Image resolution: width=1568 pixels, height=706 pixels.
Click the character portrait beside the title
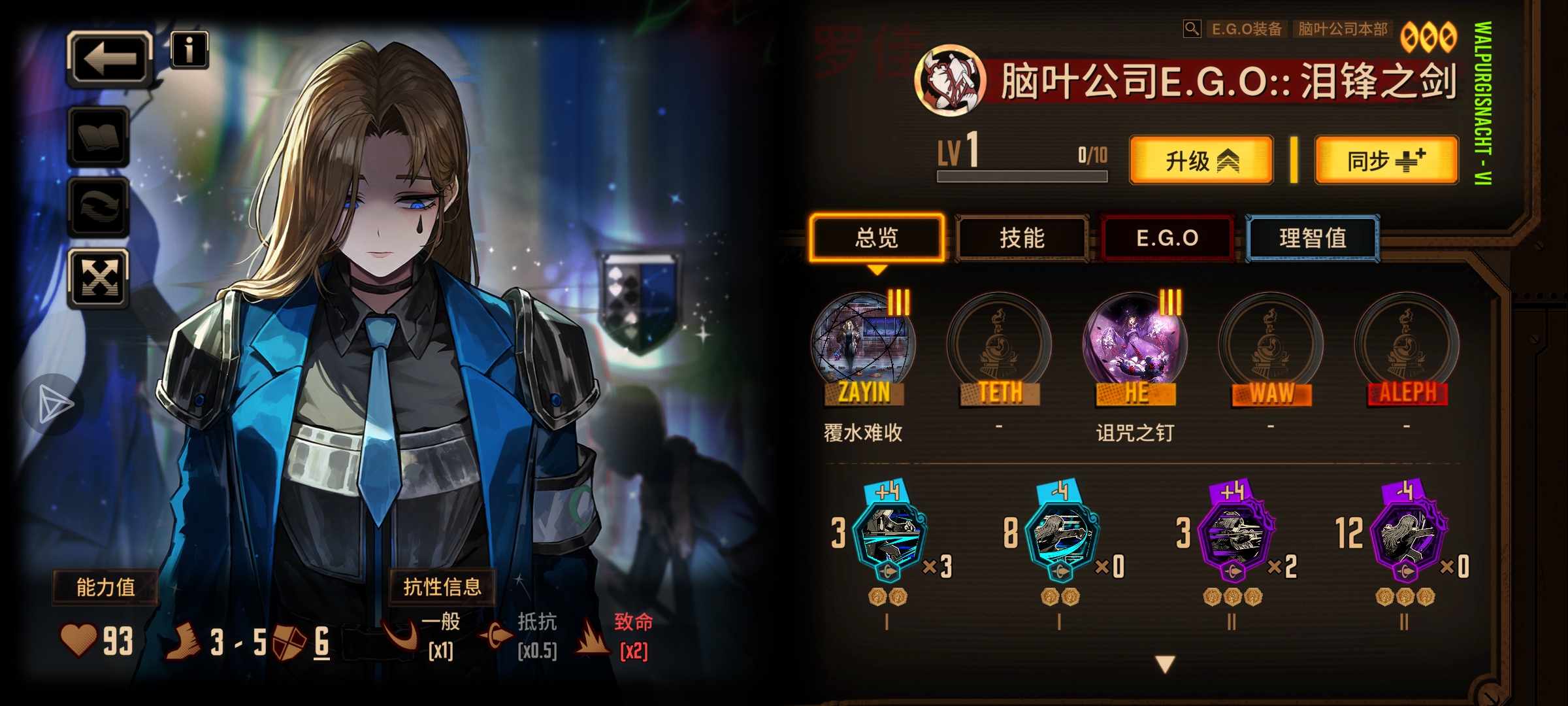pos(952,78)
